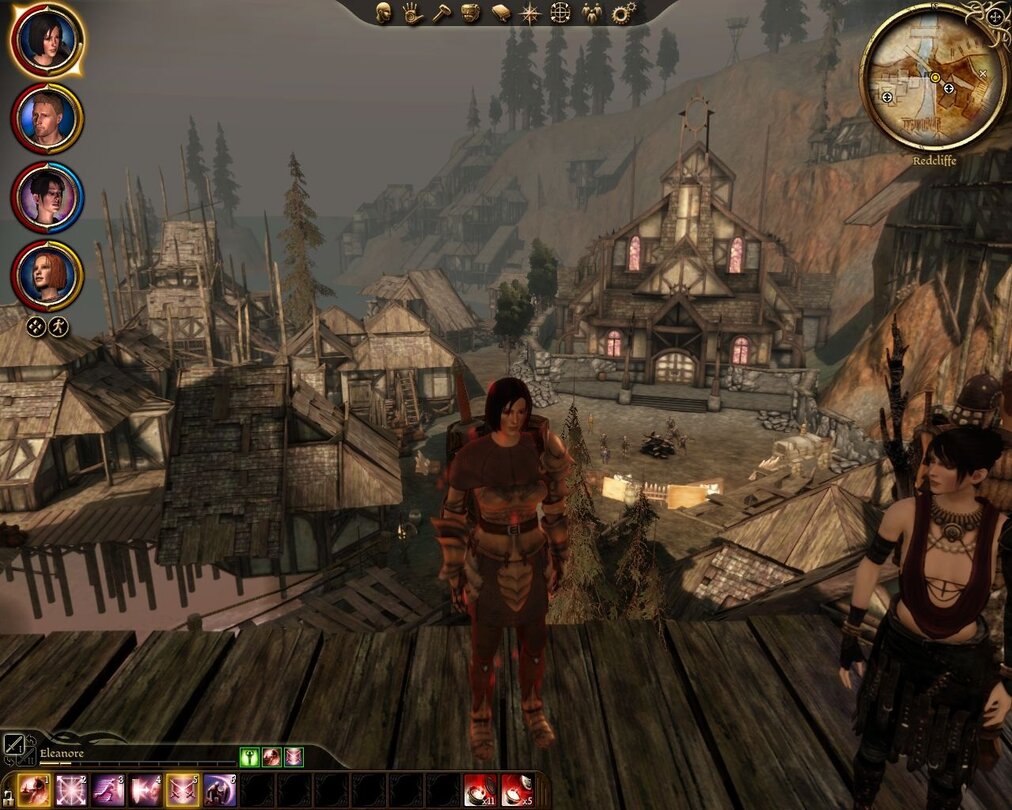Click the Redcliffe minimap
The image size is (1012, 810).
[934, 77]
